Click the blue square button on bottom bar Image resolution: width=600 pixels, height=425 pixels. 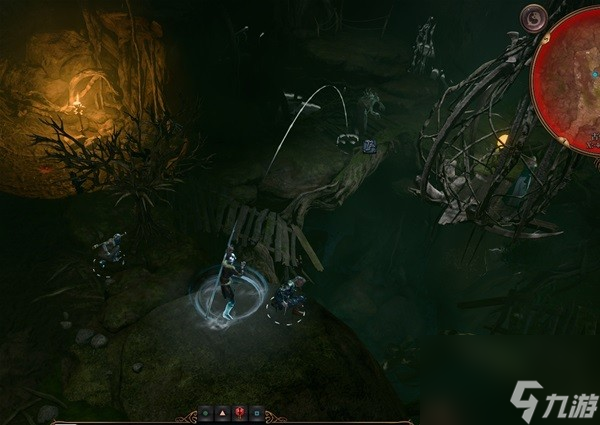(x=257, y=411)
